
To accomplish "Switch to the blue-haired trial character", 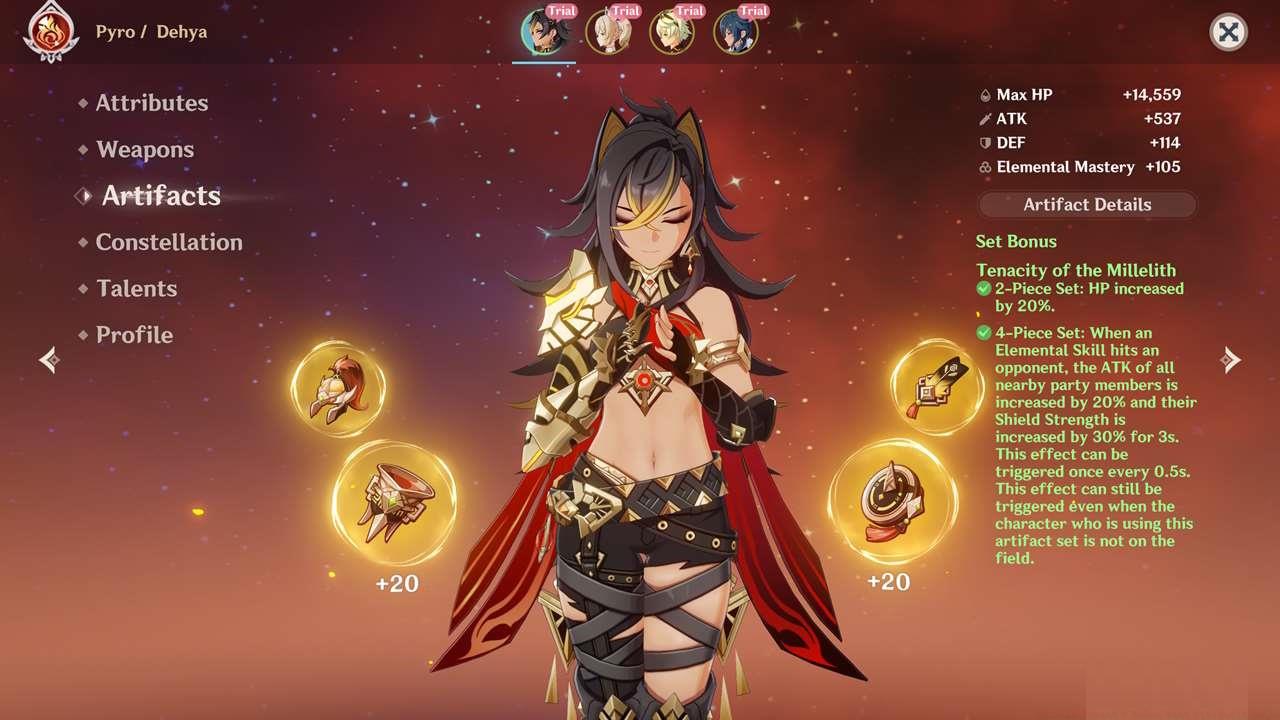I will (735, 32).
